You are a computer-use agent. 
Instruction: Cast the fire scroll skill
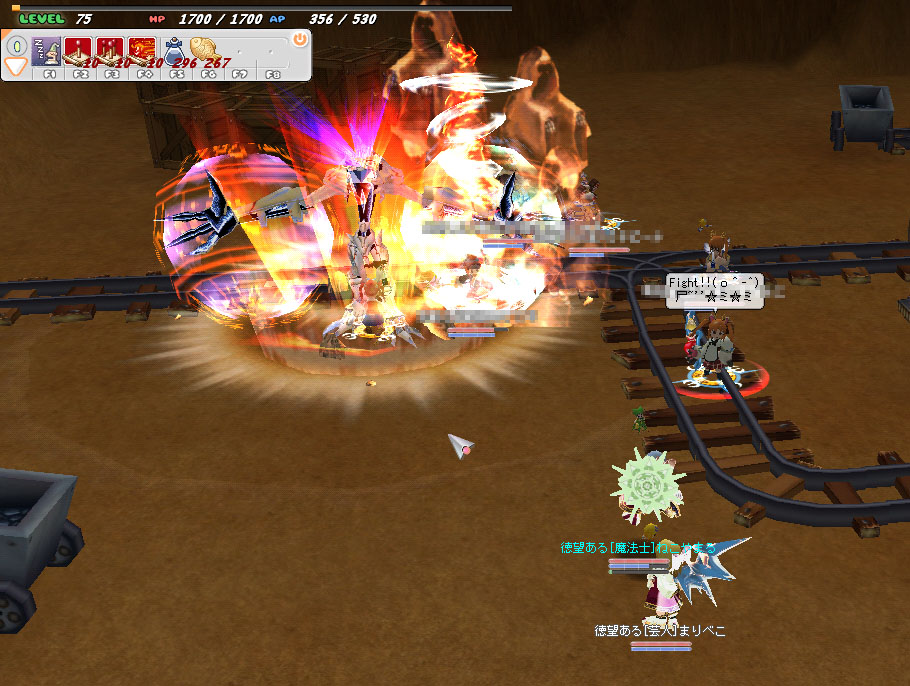click(x=143, y=49)
